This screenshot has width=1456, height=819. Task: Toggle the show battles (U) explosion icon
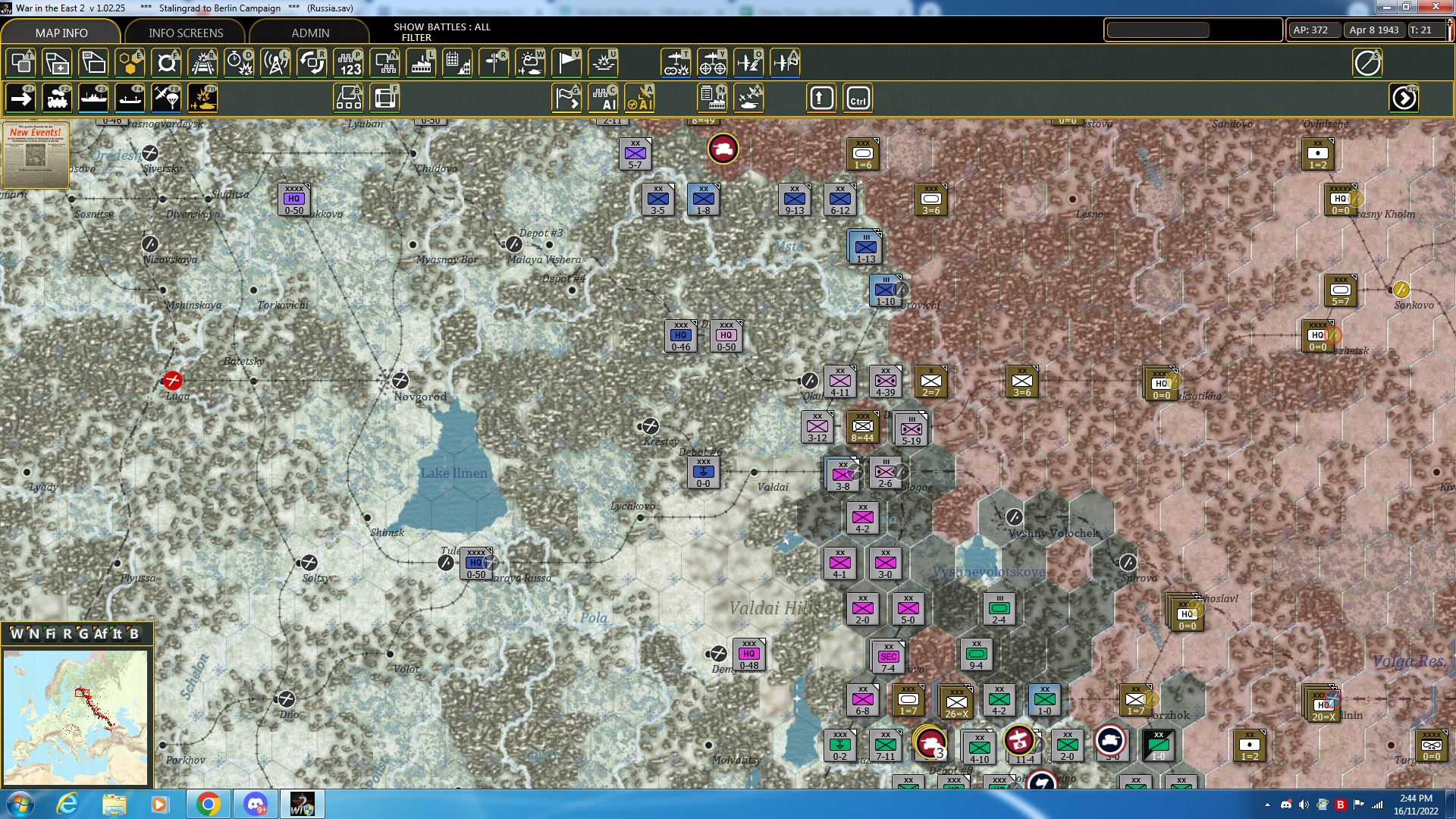click(x=604, y=63)
